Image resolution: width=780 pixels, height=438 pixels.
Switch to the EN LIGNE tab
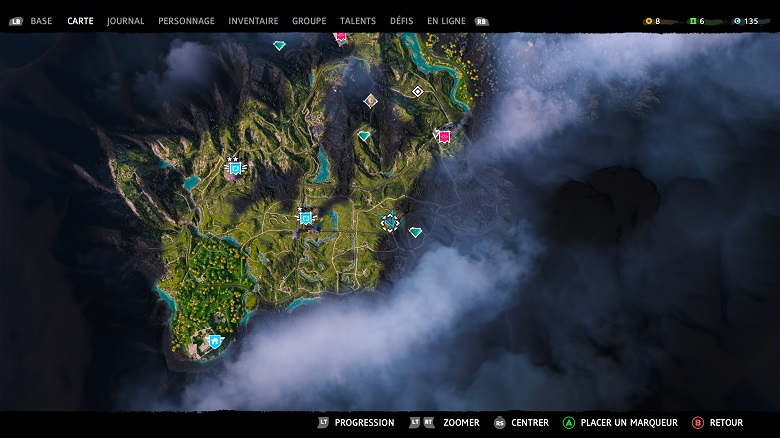pyautogui.click(x=446, y=21)
